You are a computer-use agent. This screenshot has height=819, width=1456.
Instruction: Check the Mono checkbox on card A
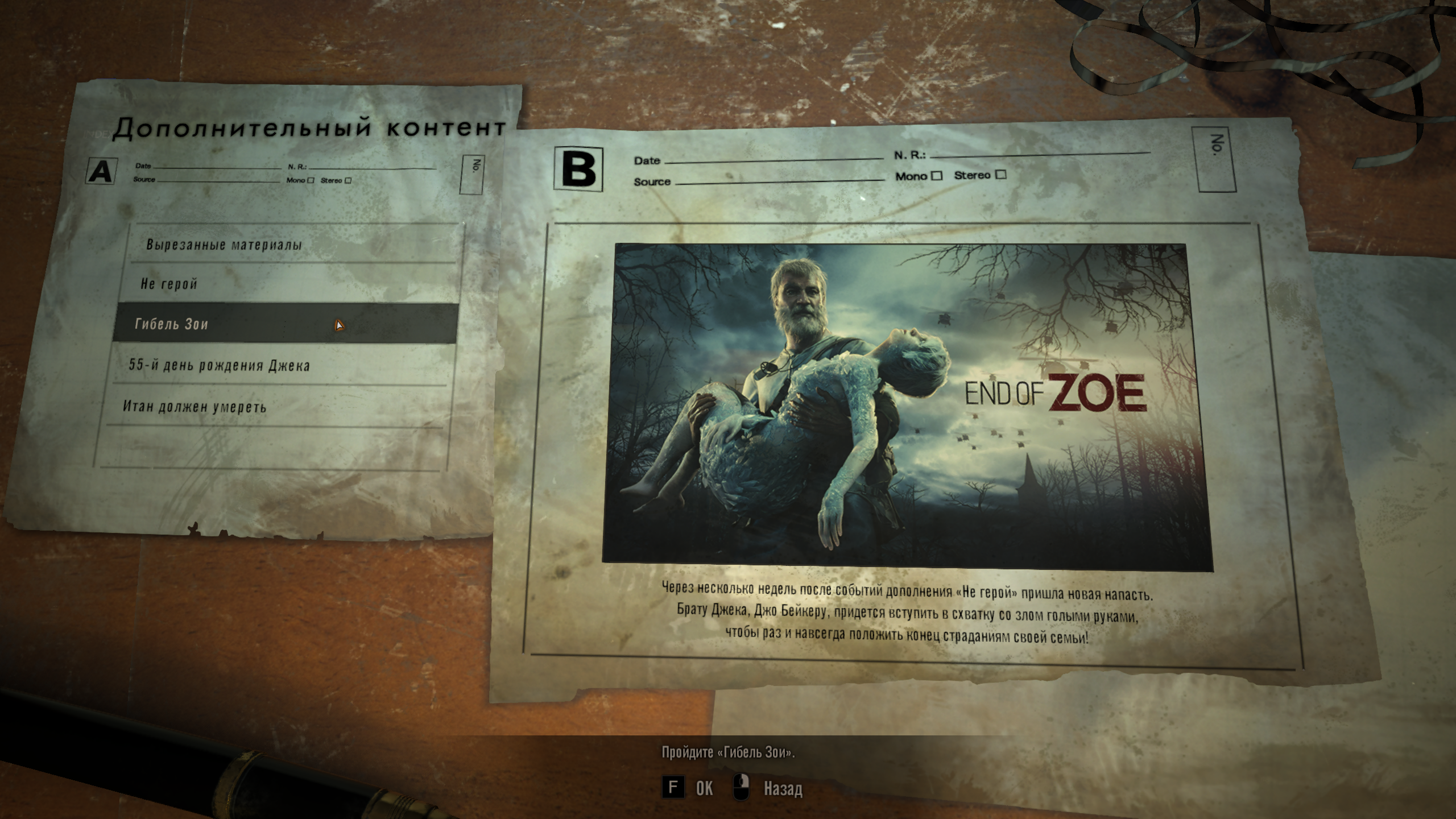(311, 180)
